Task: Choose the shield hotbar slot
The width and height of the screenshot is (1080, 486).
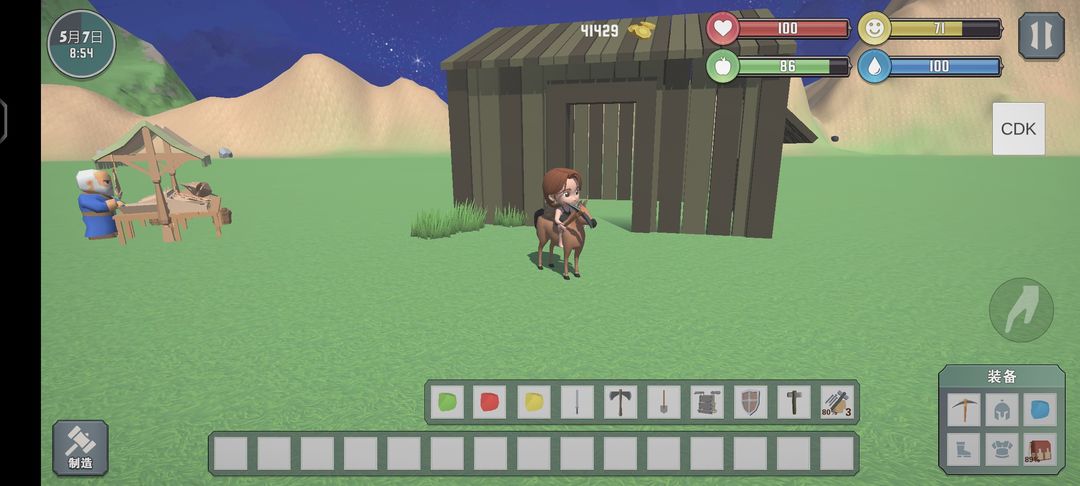Action: tap(750, 402)
